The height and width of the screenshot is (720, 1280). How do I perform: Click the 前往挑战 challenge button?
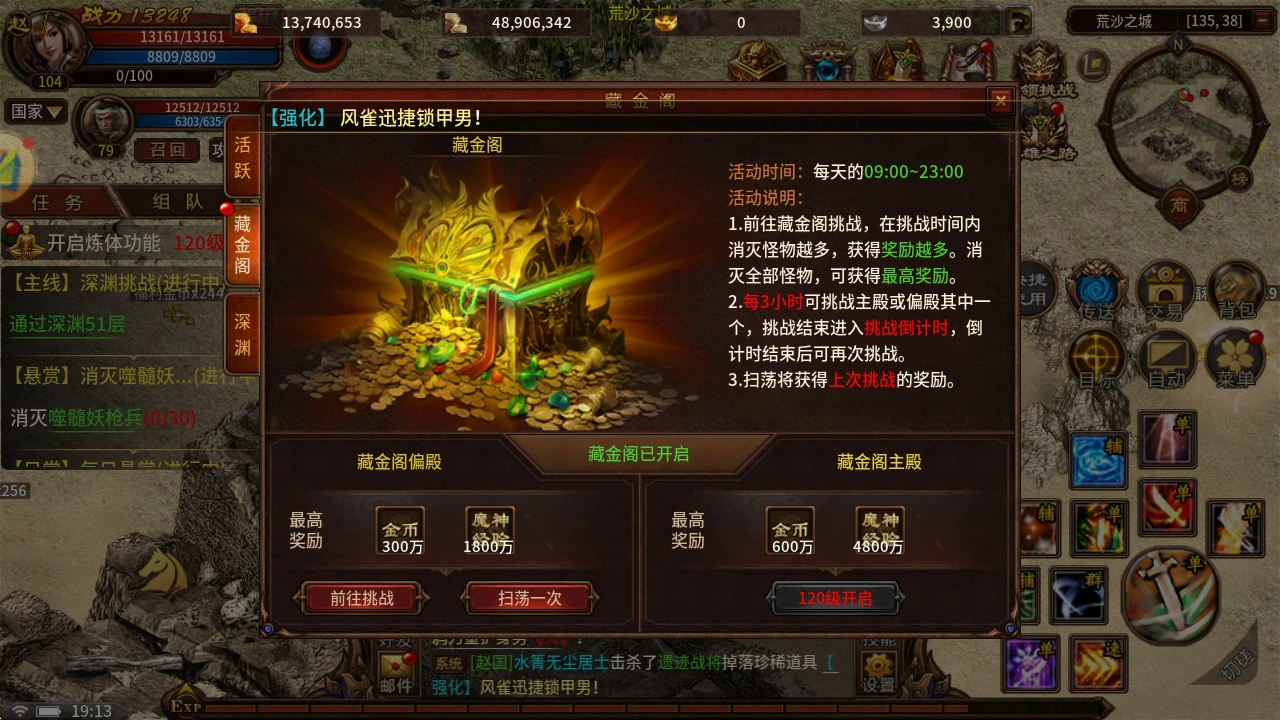tap(360, 598)
